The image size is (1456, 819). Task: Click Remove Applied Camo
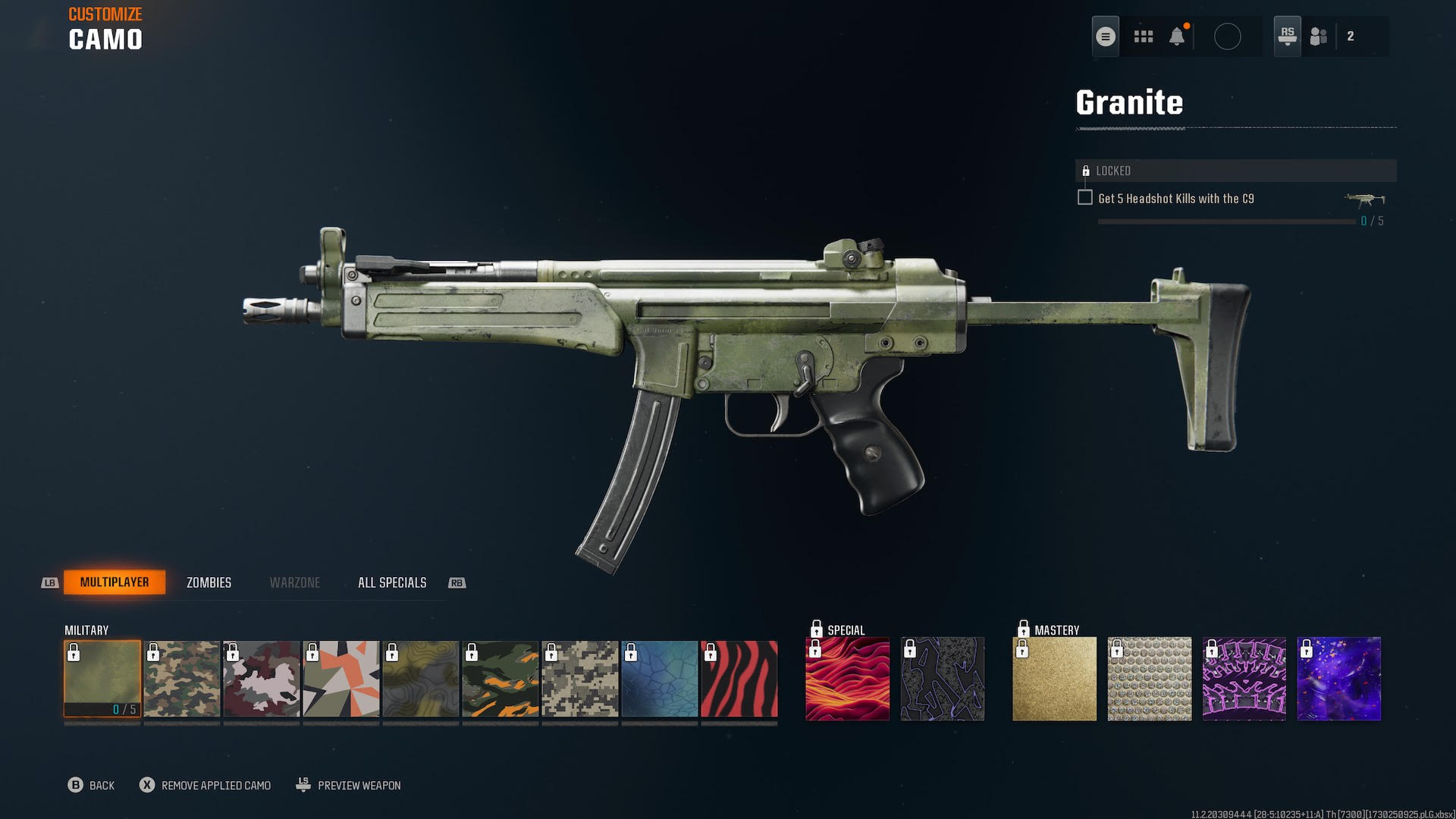[215, 786]
